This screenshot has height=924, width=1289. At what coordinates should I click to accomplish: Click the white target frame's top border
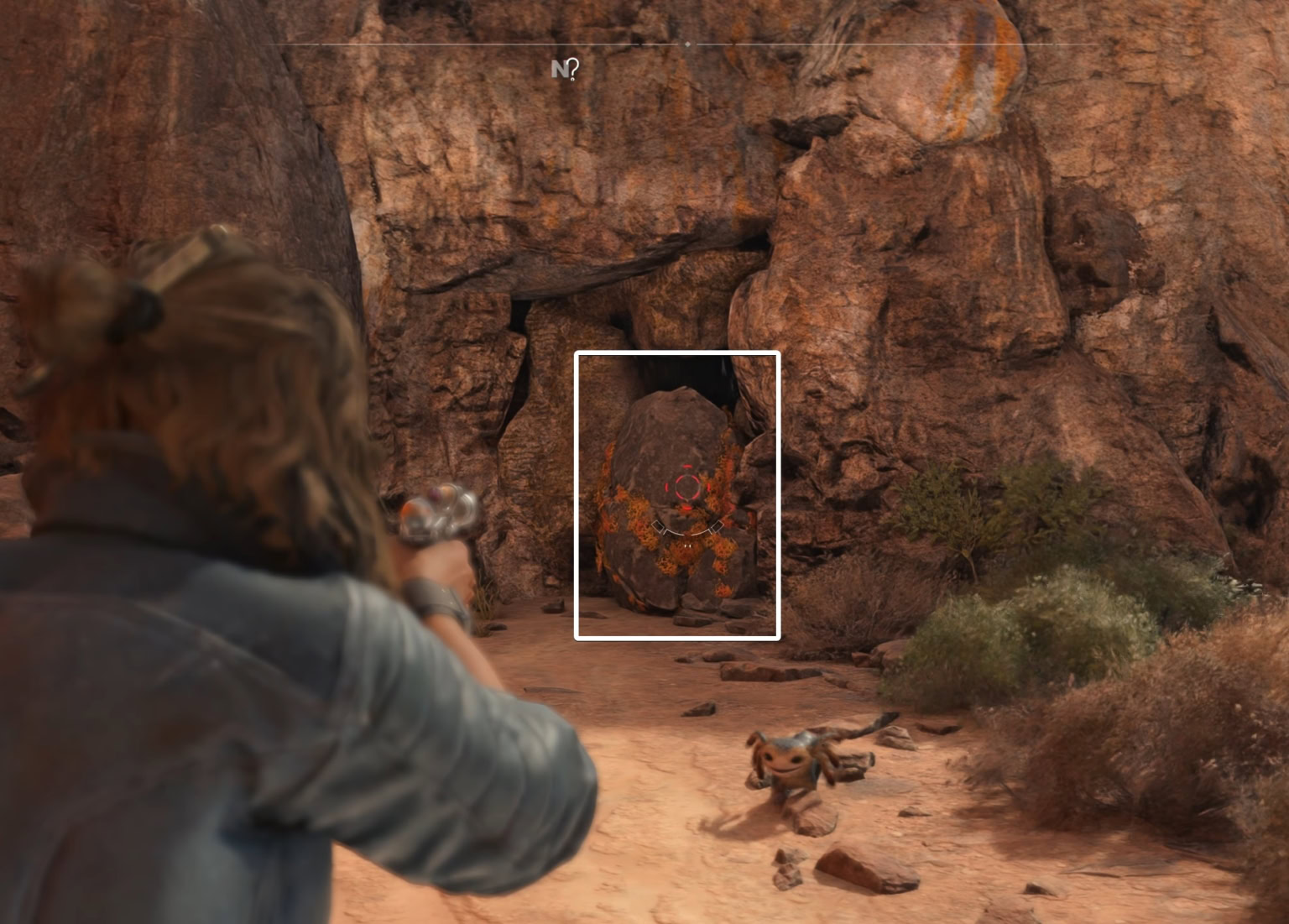[679, 353]
